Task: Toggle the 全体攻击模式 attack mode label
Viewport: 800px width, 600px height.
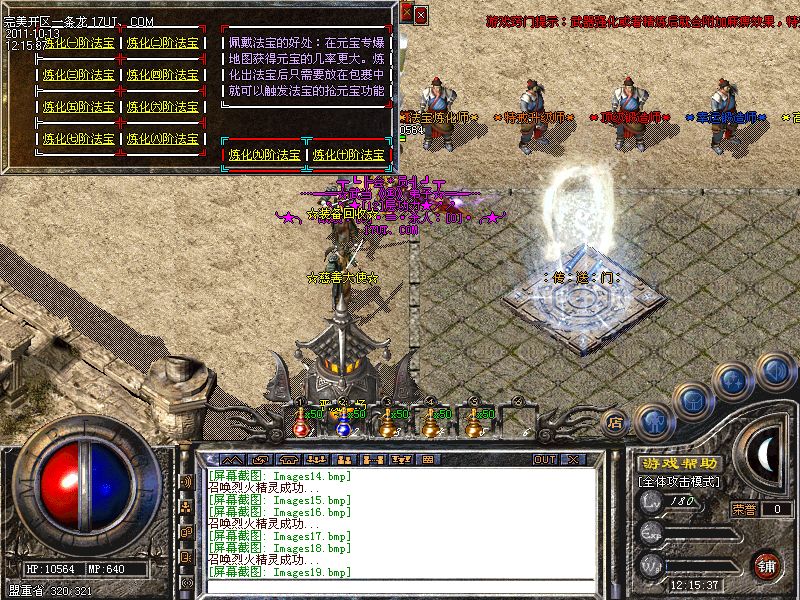Action: click(676, 482)
